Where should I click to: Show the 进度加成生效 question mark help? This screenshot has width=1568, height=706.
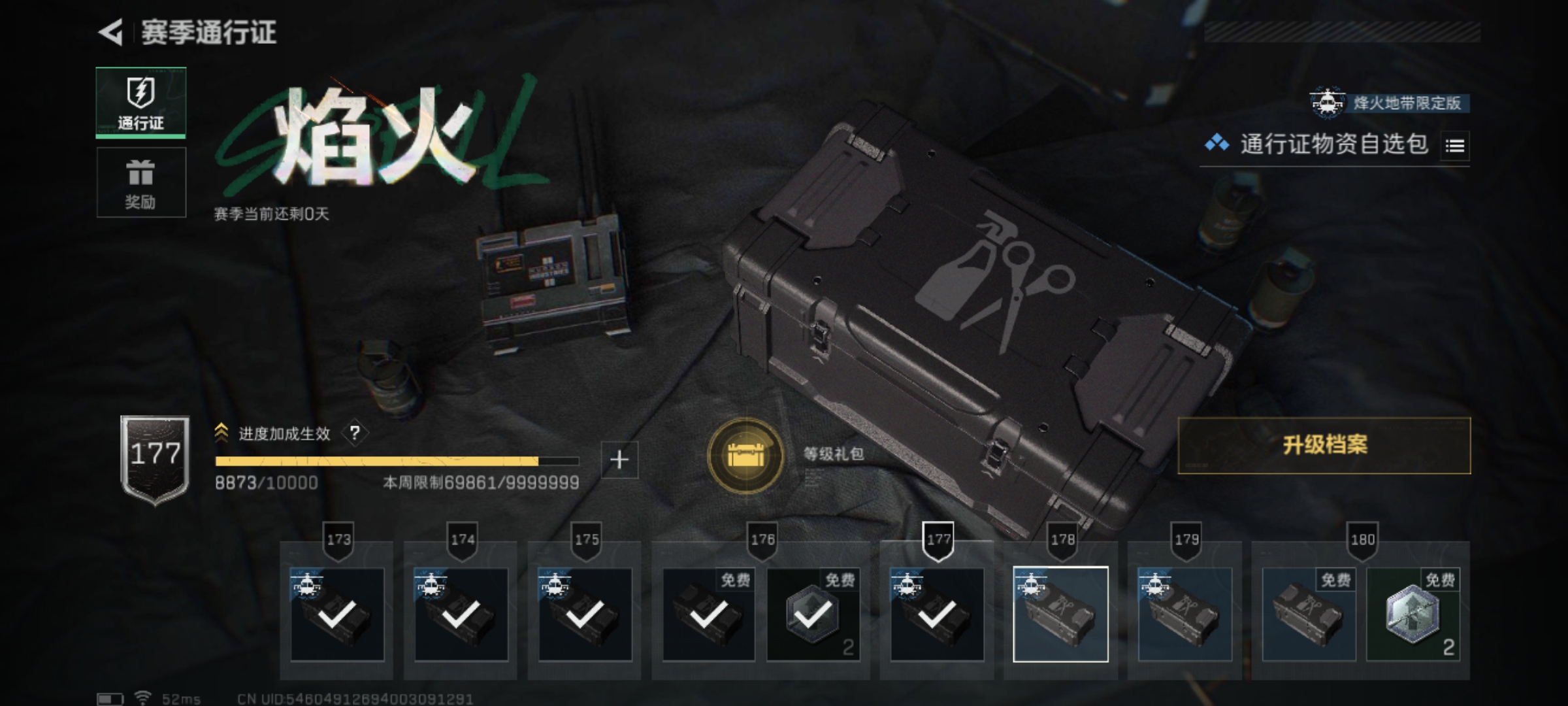(355, 433)
